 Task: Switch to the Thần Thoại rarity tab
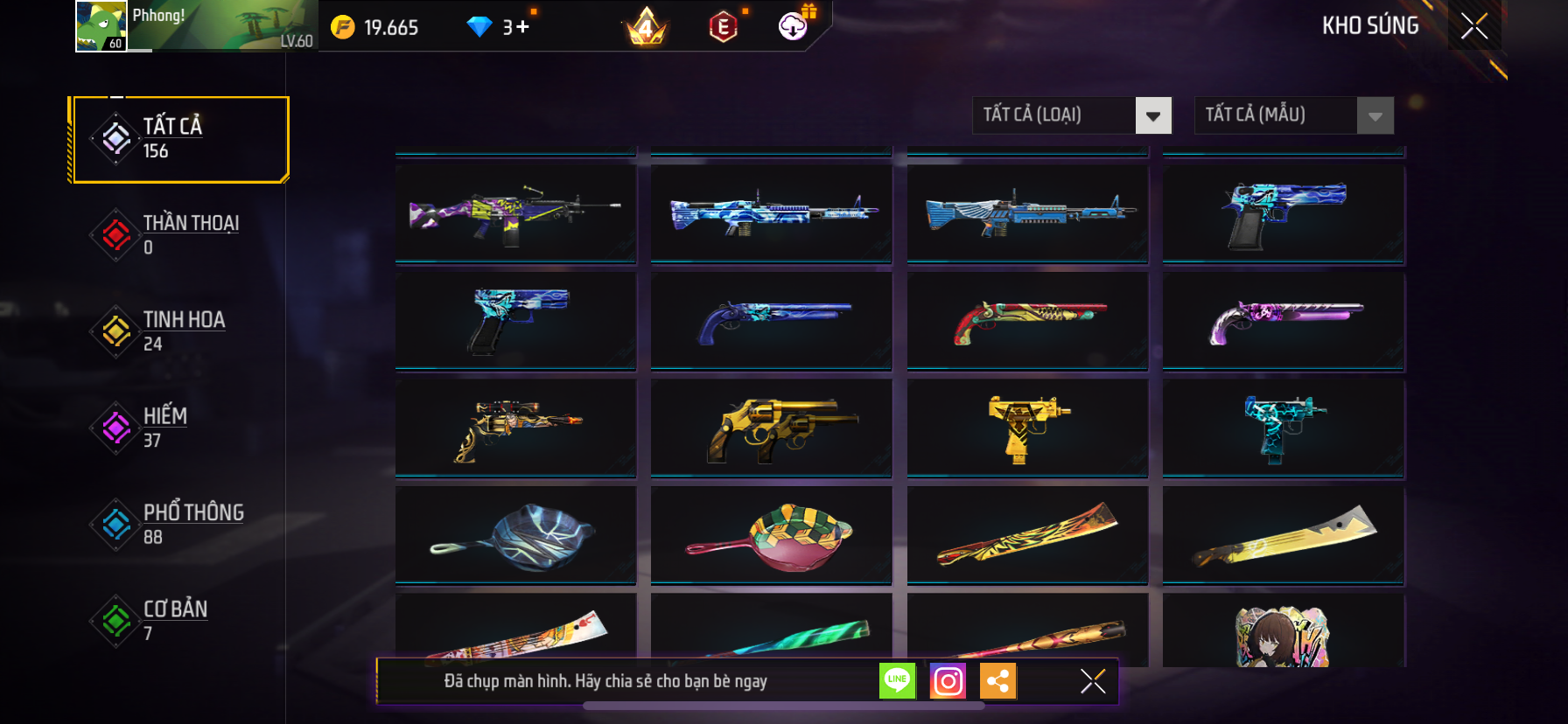point(180,234)
